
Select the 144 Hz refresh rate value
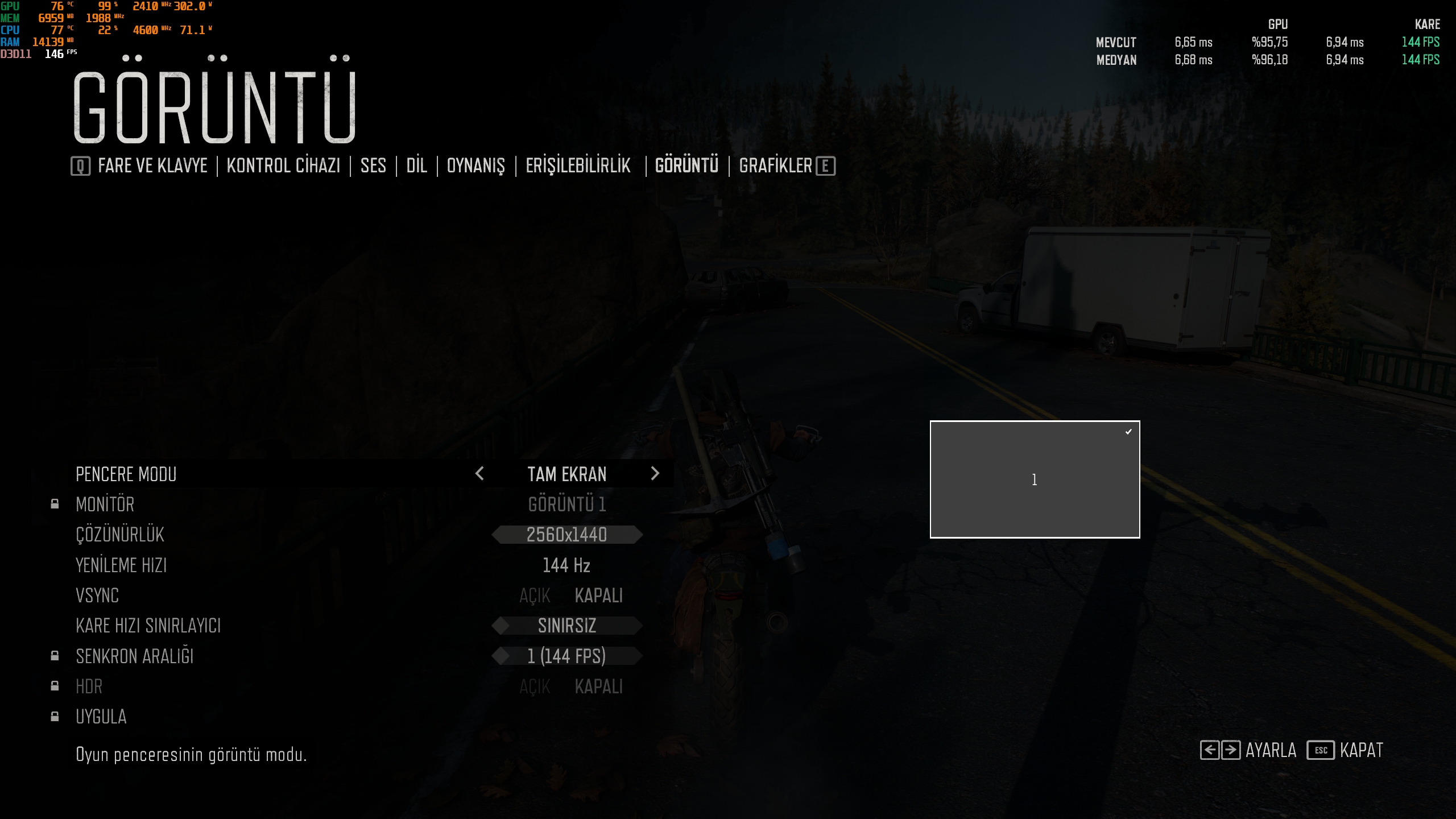(566, 565)
